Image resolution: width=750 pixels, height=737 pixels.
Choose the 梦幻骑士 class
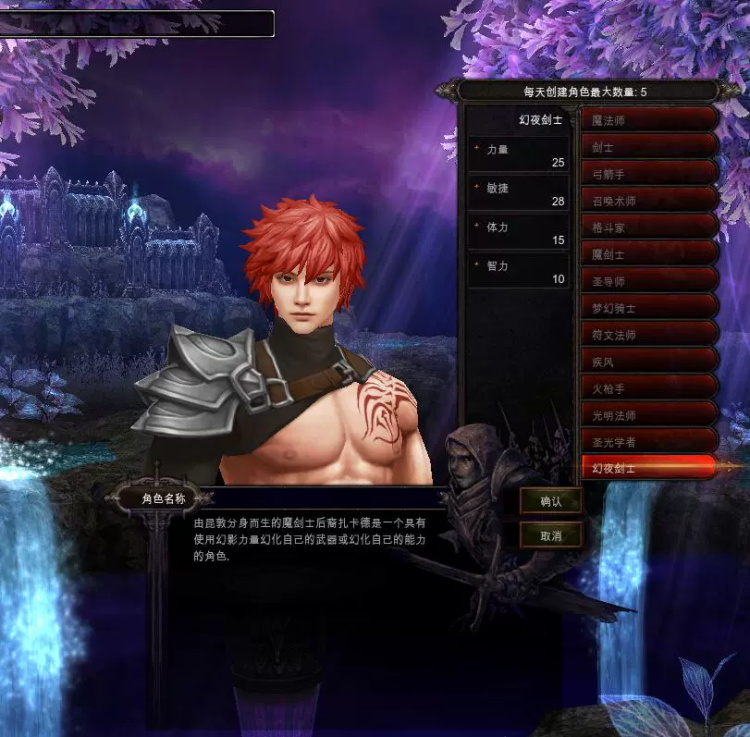tap(648, 308)
